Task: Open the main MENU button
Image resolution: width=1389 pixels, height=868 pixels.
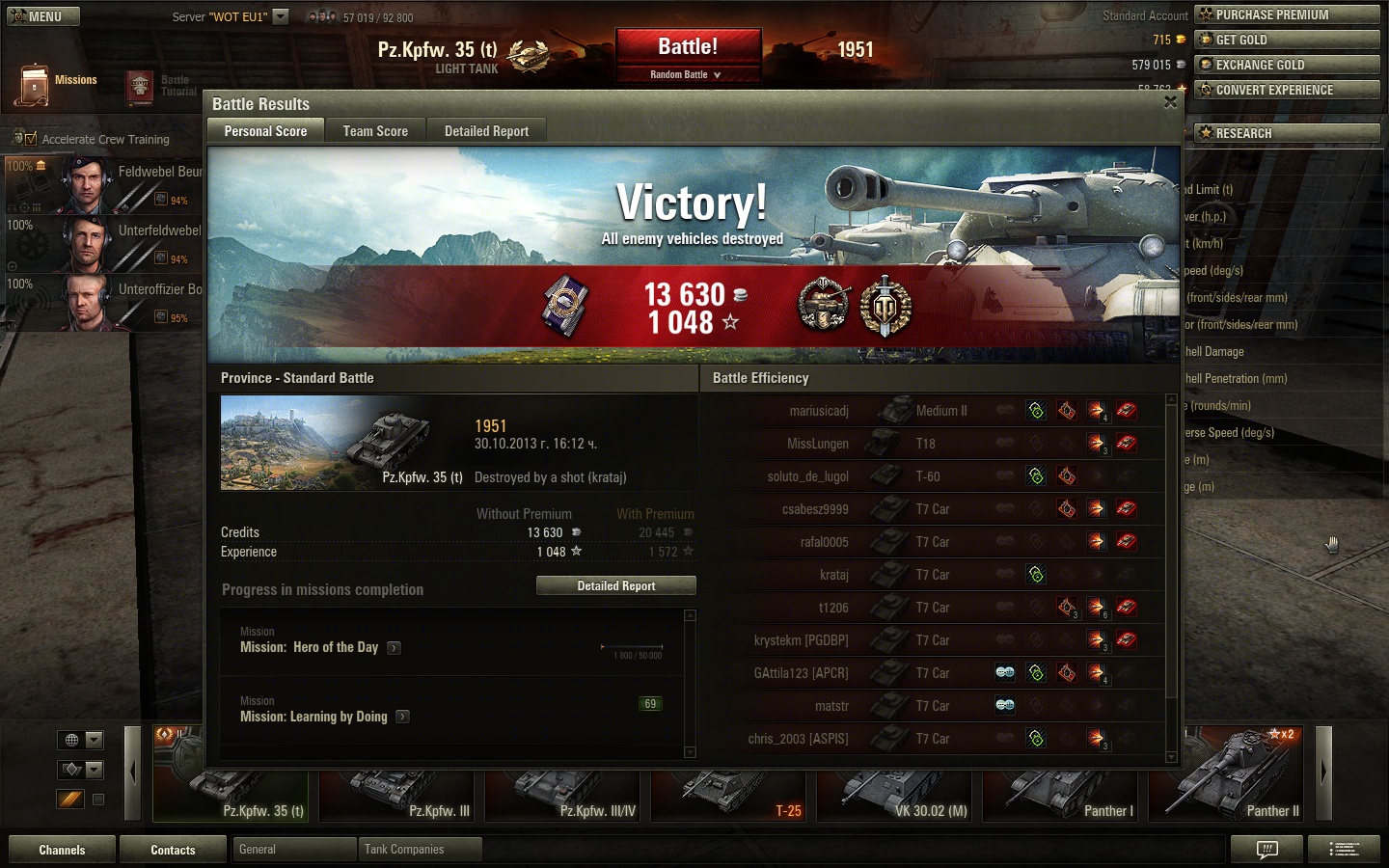Action: 43,16
